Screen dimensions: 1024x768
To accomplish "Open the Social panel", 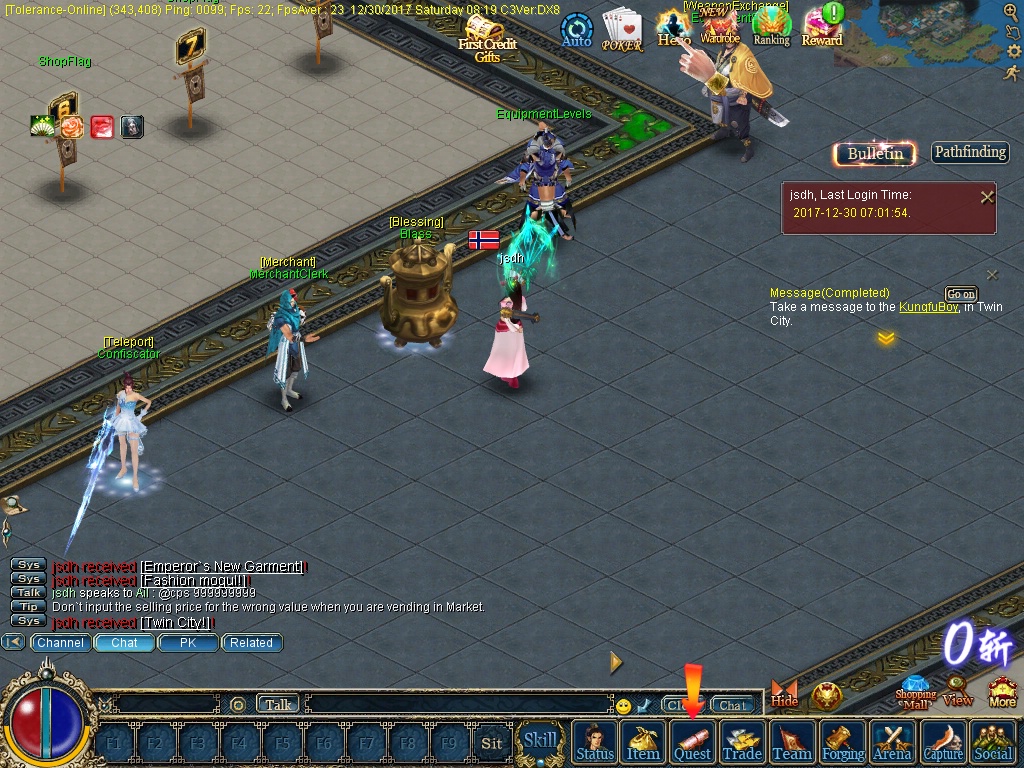I will click(992, 742).
